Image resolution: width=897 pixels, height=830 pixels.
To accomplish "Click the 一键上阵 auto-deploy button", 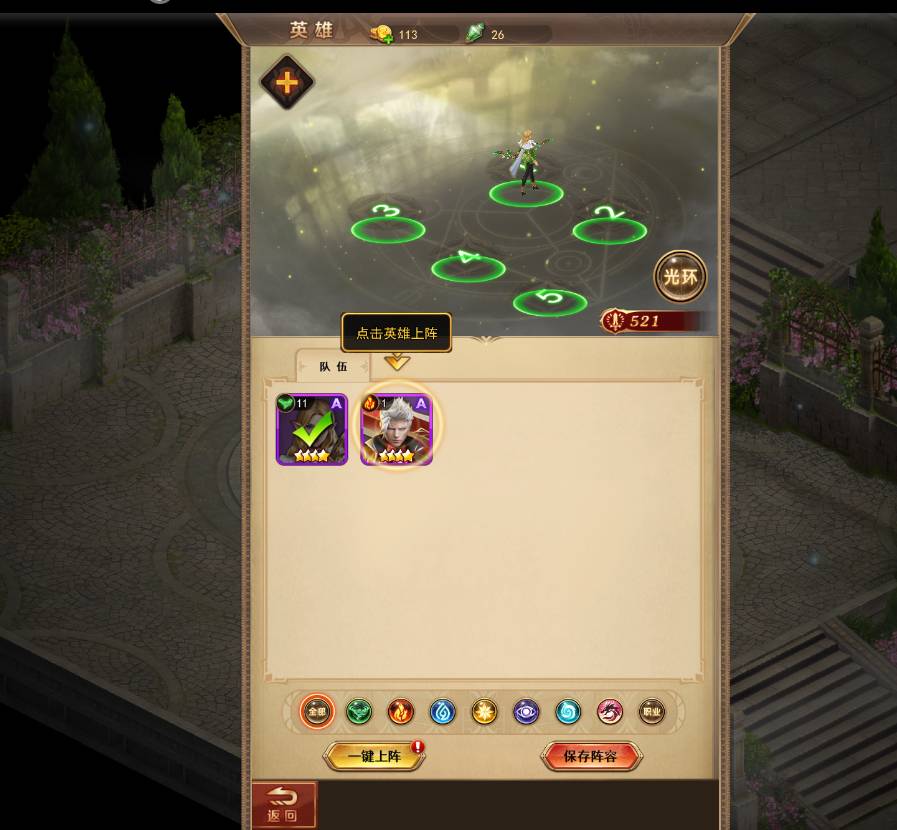I will [374, 756].
